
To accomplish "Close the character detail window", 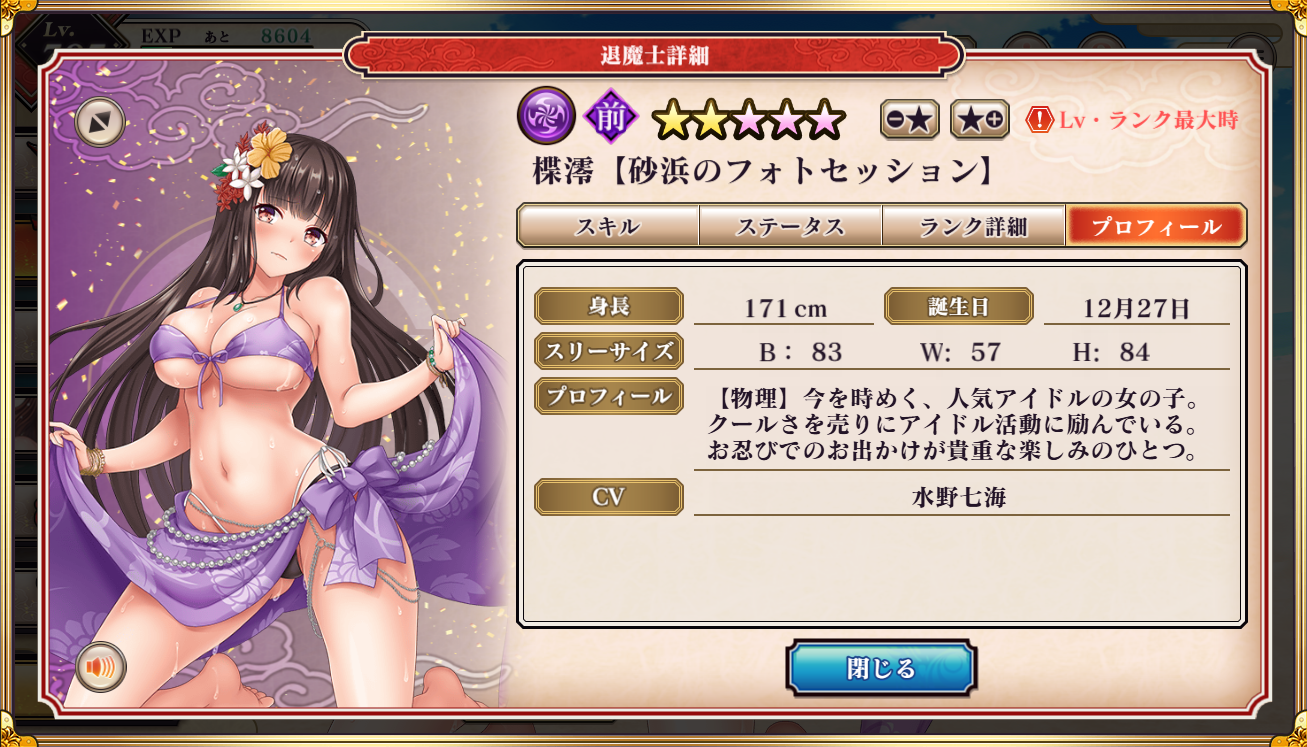I will point(880,668).
